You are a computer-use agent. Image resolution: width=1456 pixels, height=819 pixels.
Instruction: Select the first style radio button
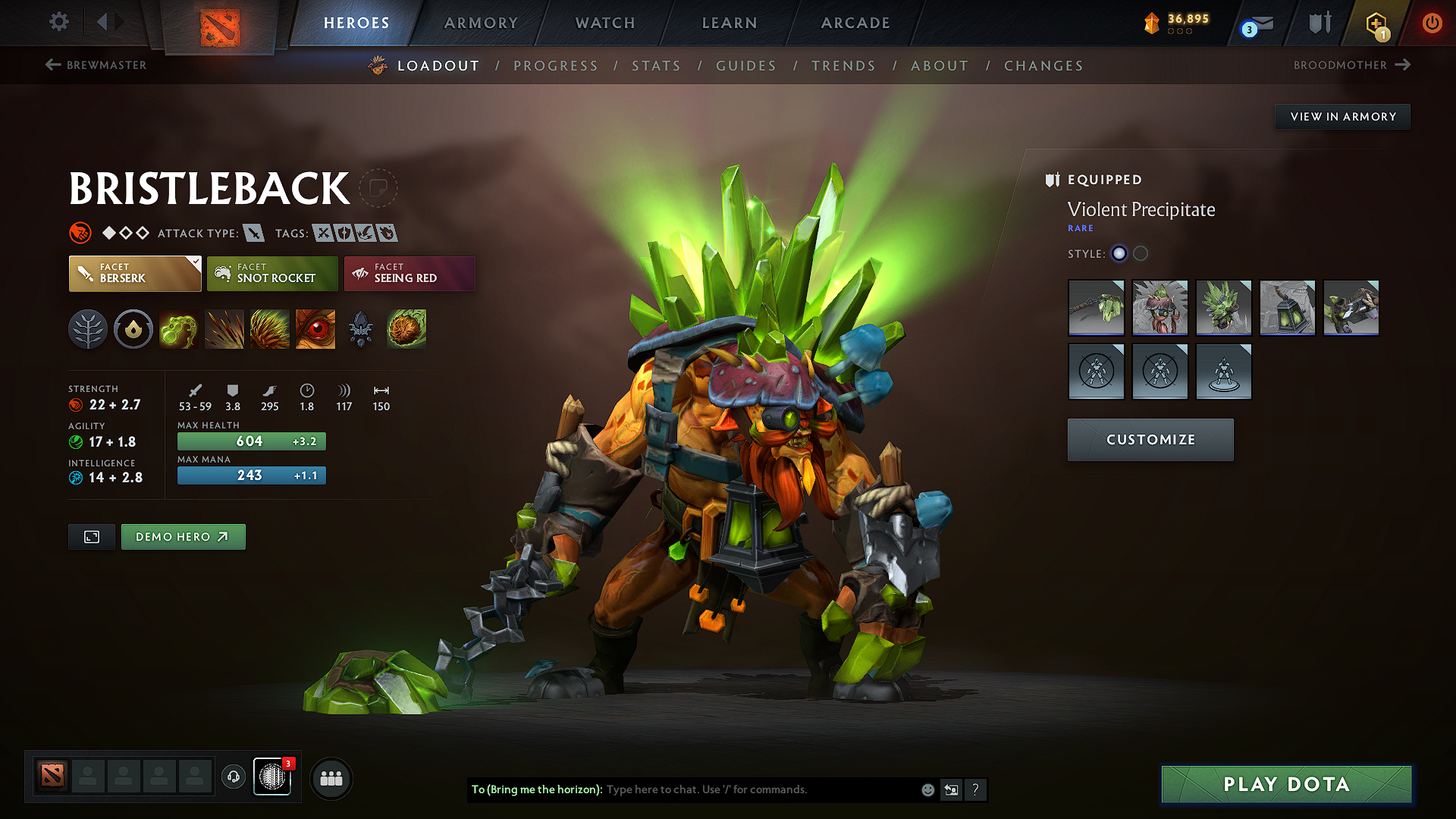coord(1119,253)
